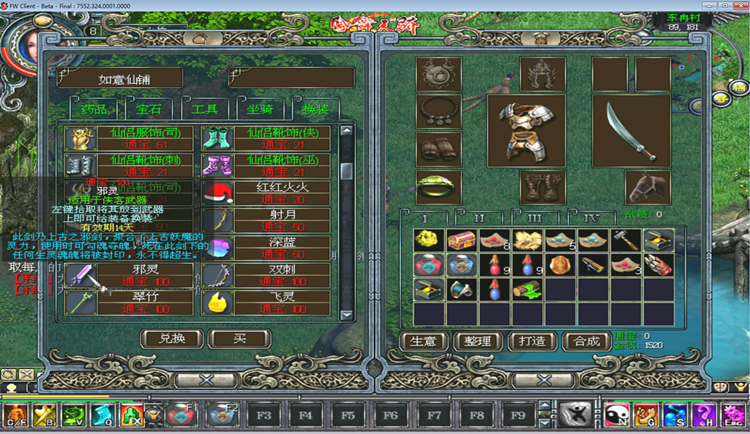Close the shop panel

click(x=206, y=380)
